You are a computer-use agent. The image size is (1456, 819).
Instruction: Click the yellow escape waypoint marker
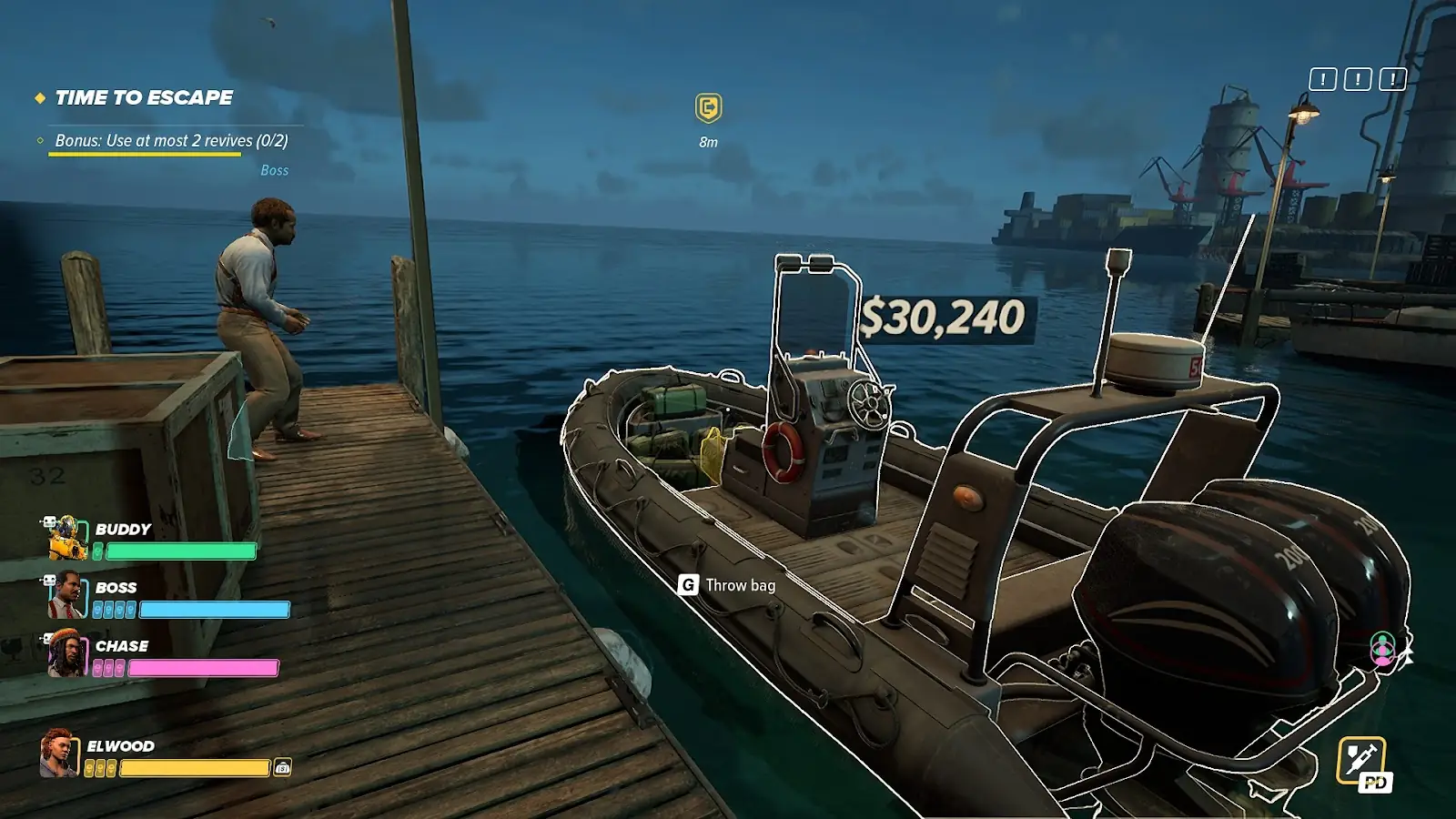[x=708, y=108]
